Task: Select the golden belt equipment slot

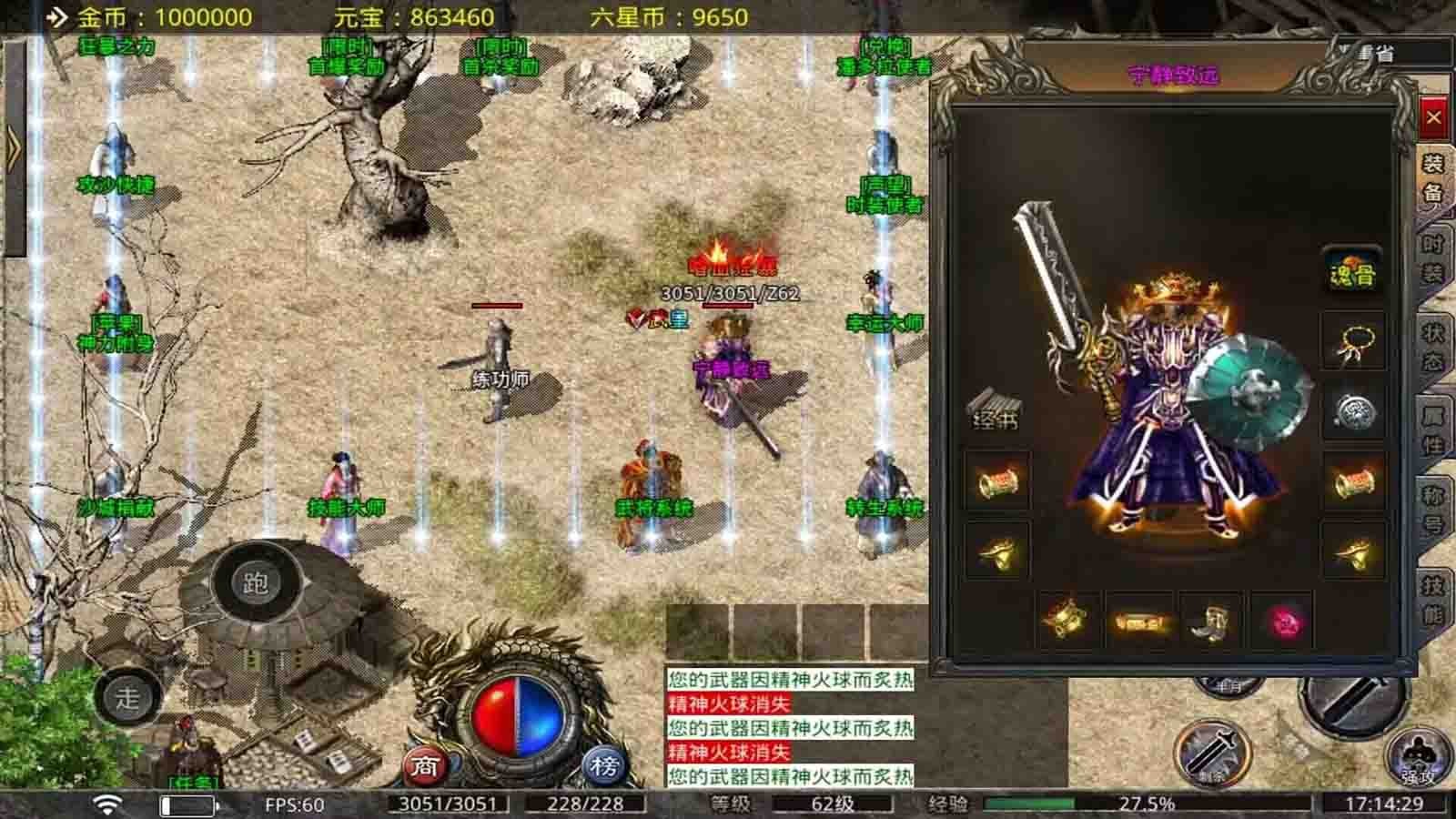Action: pos(1138,623)
